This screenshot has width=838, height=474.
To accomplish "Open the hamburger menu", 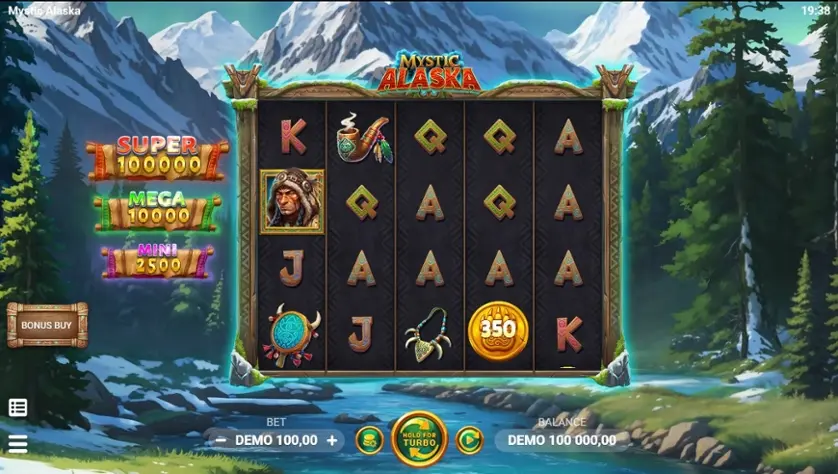I will (x=18, y=443).
